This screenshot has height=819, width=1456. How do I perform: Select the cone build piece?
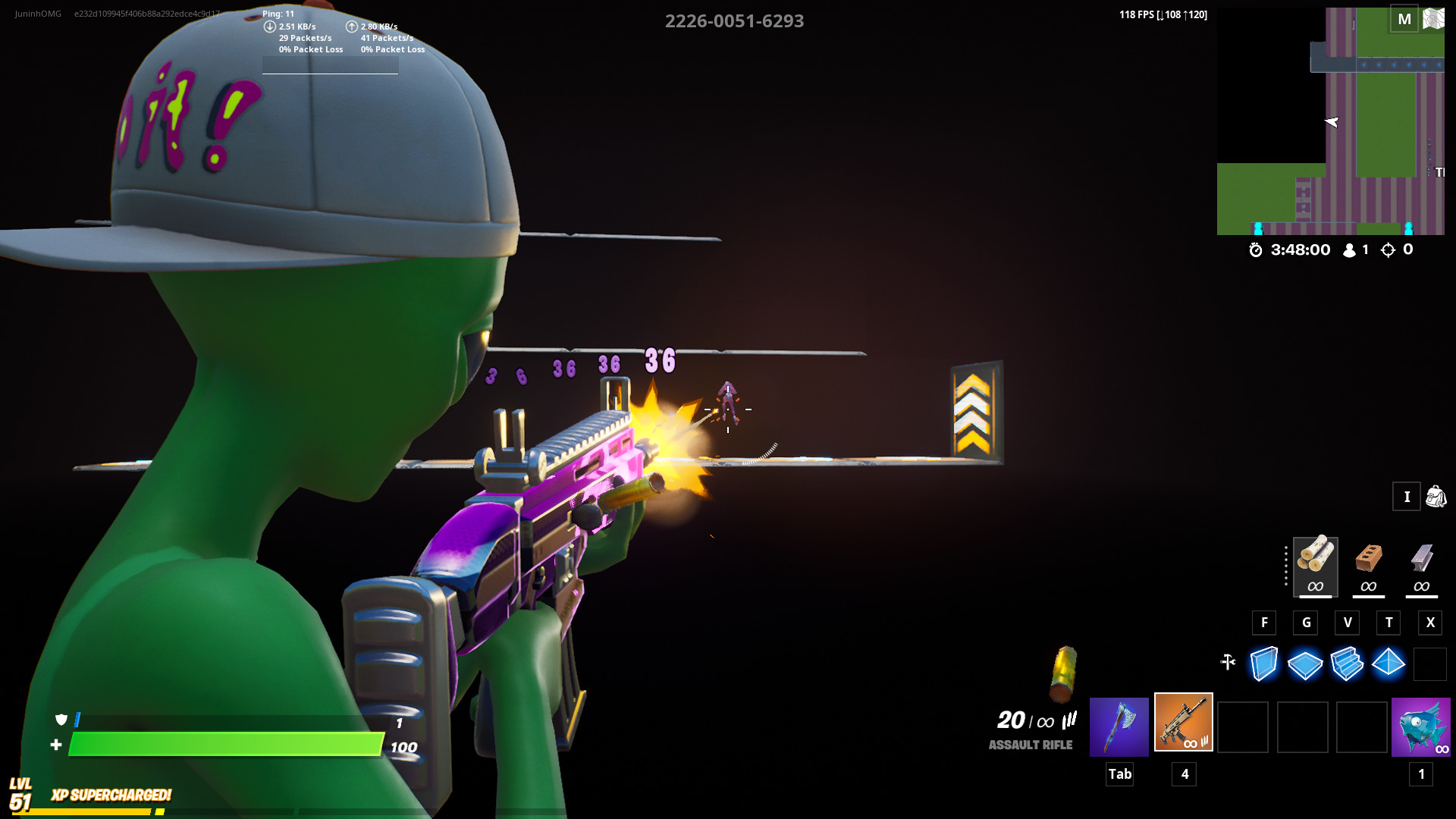1389,664
